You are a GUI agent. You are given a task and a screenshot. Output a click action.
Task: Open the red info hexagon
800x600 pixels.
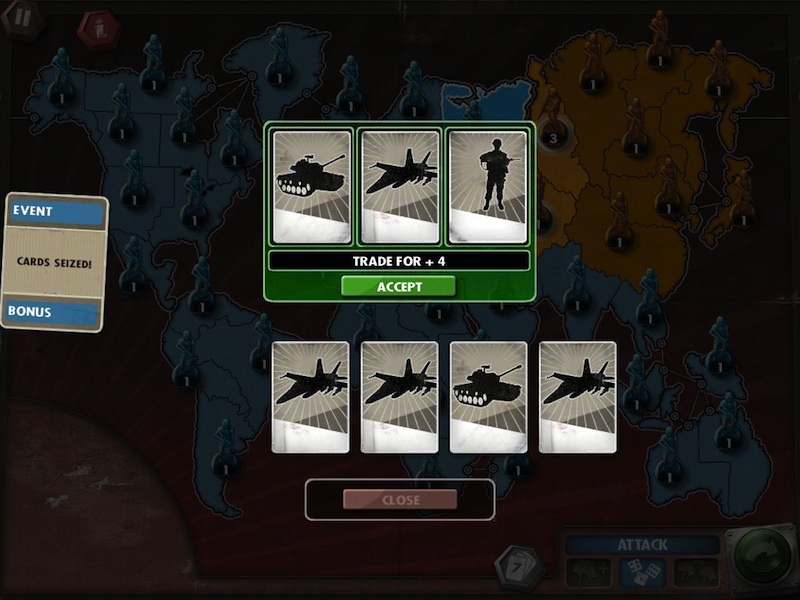point(98,27)
